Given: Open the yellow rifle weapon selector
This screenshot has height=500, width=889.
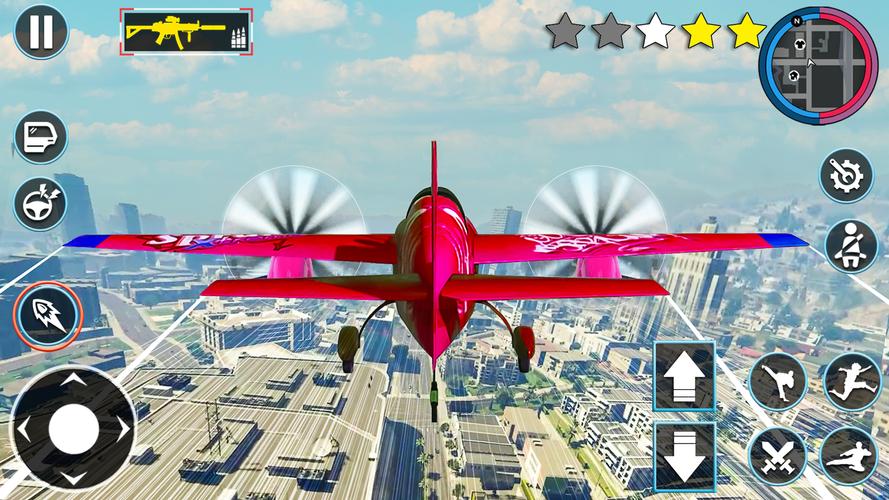Looking at the screenshot, I should pyautogui.click(x=187, y=31).
